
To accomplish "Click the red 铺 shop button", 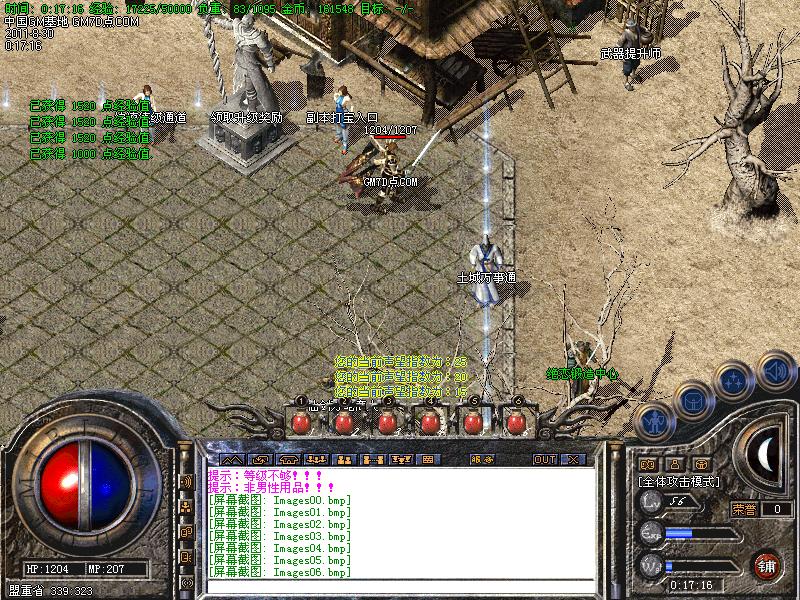I will (x=768, y=564).
